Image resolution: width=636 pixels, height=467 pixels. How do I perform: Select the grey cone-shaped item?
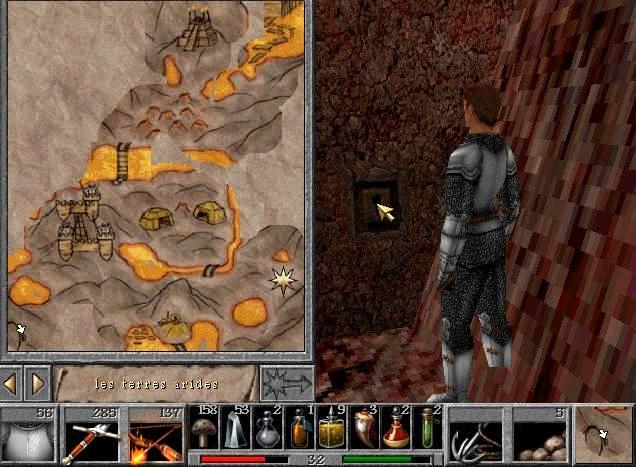coord(236,430)
